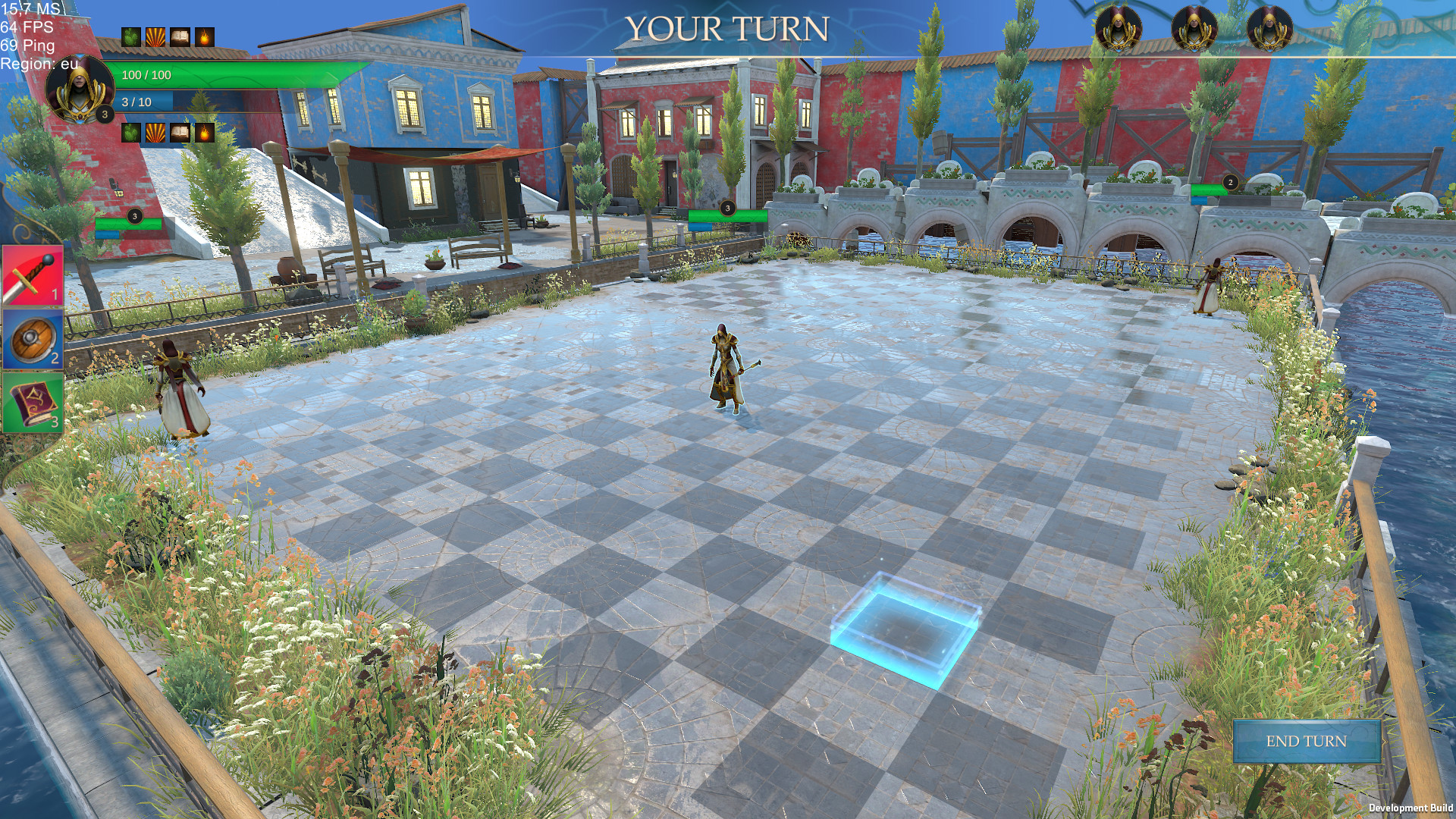Image resolution: width=1456 pixels, height=819 pixels.
Task: Select the leftmost enemy portrait top right
Action: [x=1118, y=30]
